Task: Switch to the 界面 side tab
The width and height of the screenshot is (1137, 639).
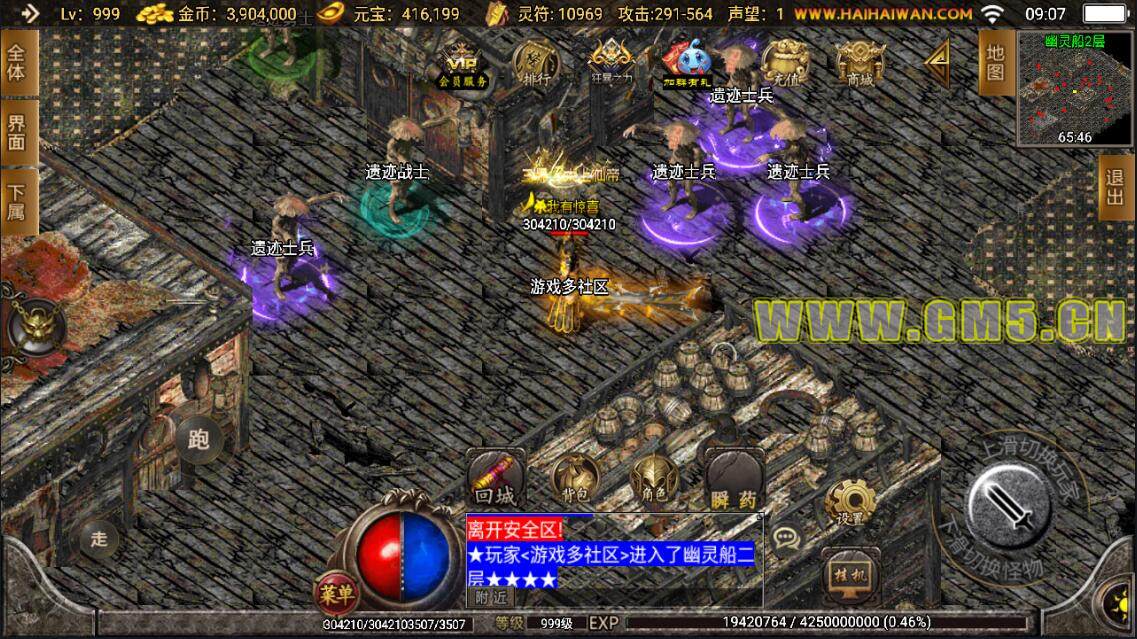Action: 18,132
